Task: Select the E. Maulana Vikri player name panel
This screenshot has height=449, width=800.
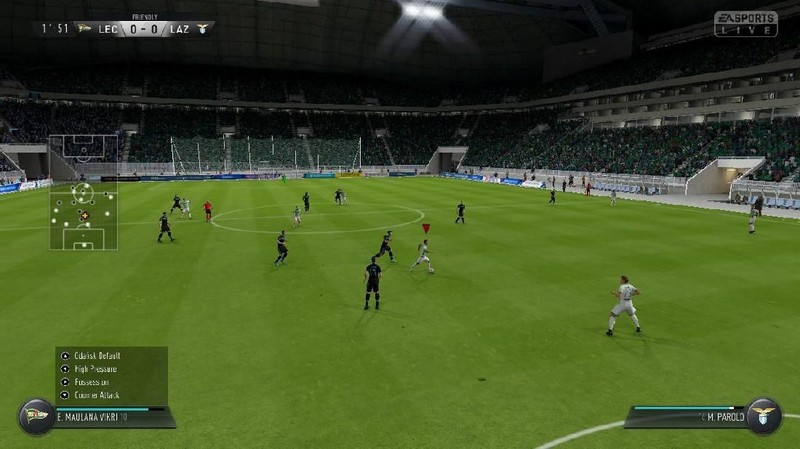Action: pos(110,416)
